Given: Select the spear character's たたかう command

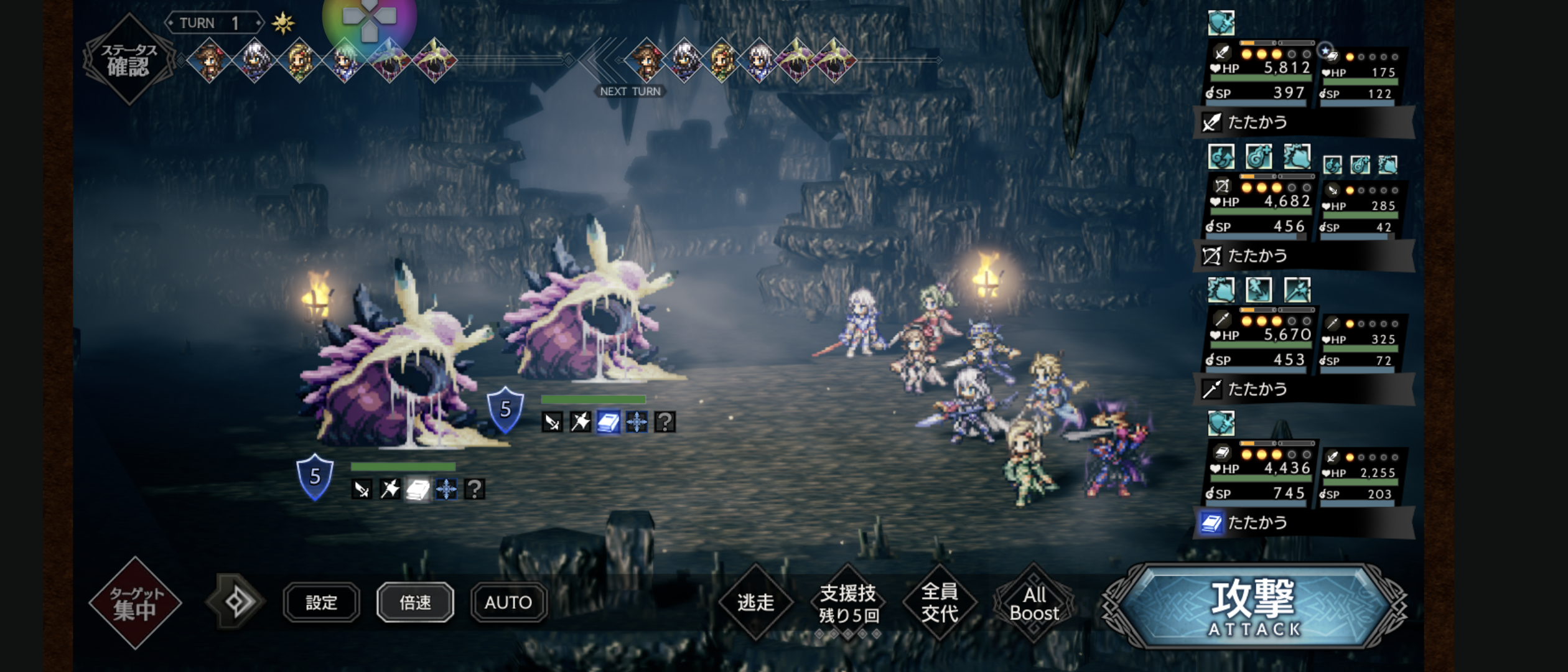Looking at the screenshot, I should (1304, 390).
